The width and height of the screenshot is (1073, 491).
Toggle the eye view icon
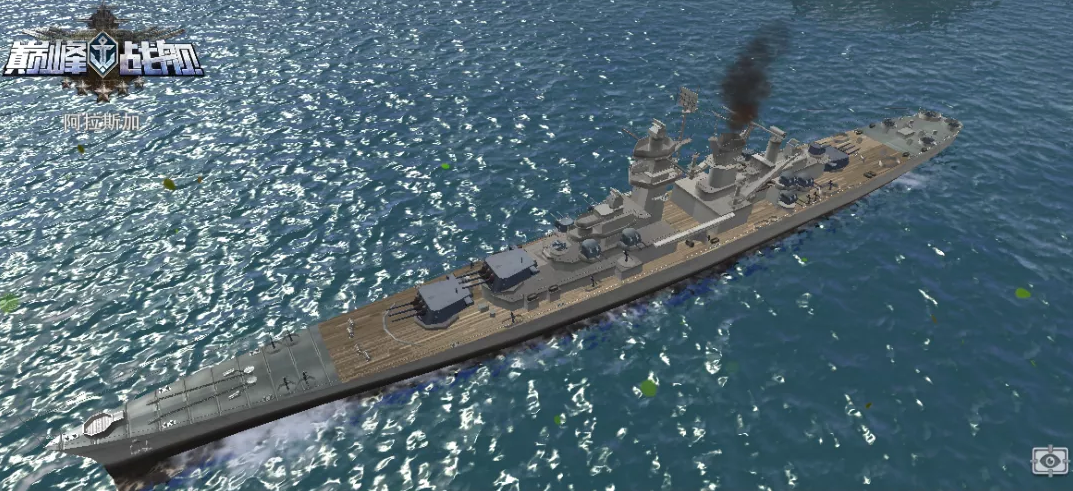coord(1050,460)
